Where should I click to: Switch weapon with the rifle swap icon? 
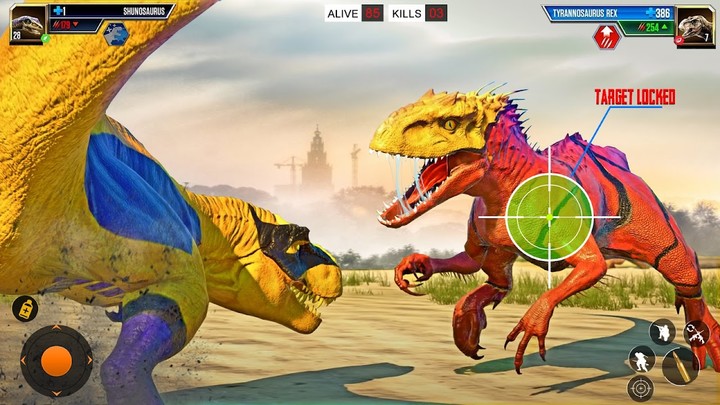coord(697,334)
